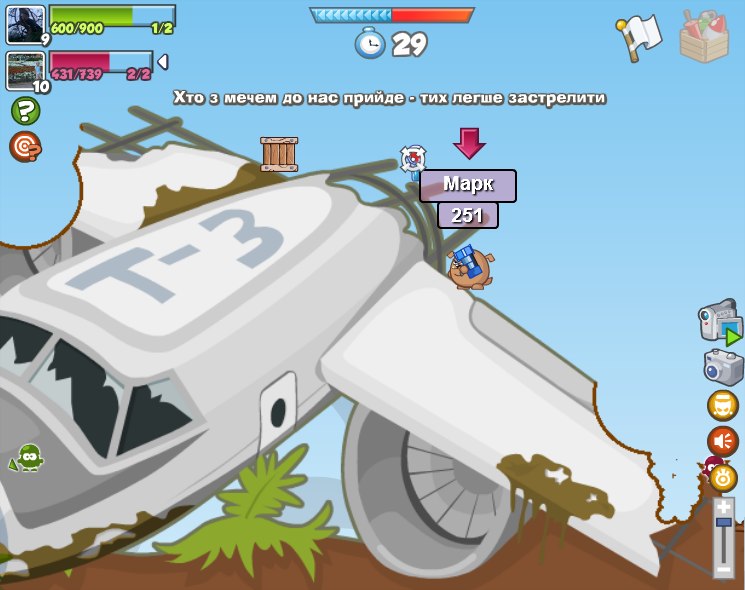Click the white arrow beside the red team bar

click(162, 62)
